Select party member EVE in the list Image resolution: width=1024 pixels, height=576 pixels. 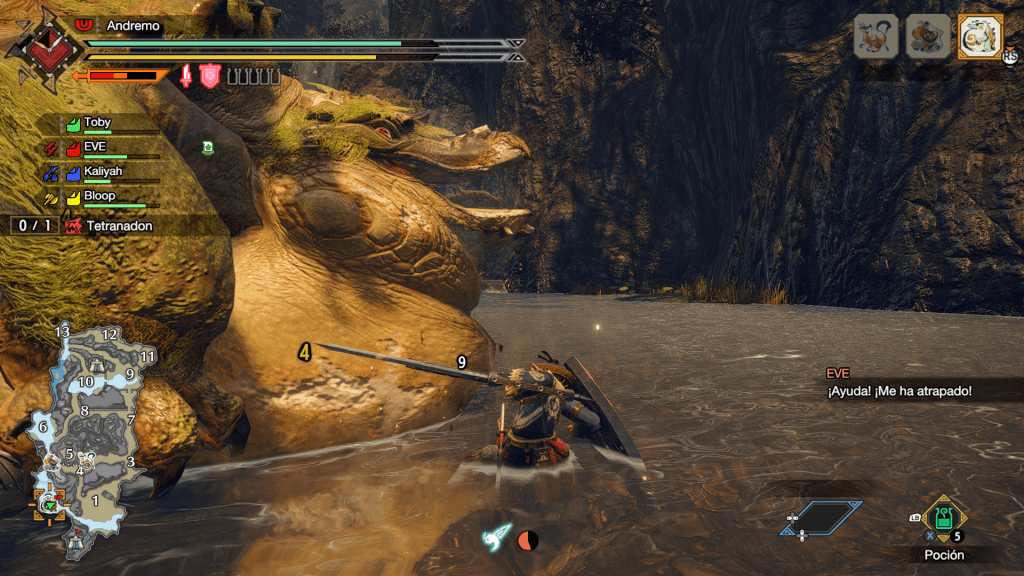tap(95, 148)
